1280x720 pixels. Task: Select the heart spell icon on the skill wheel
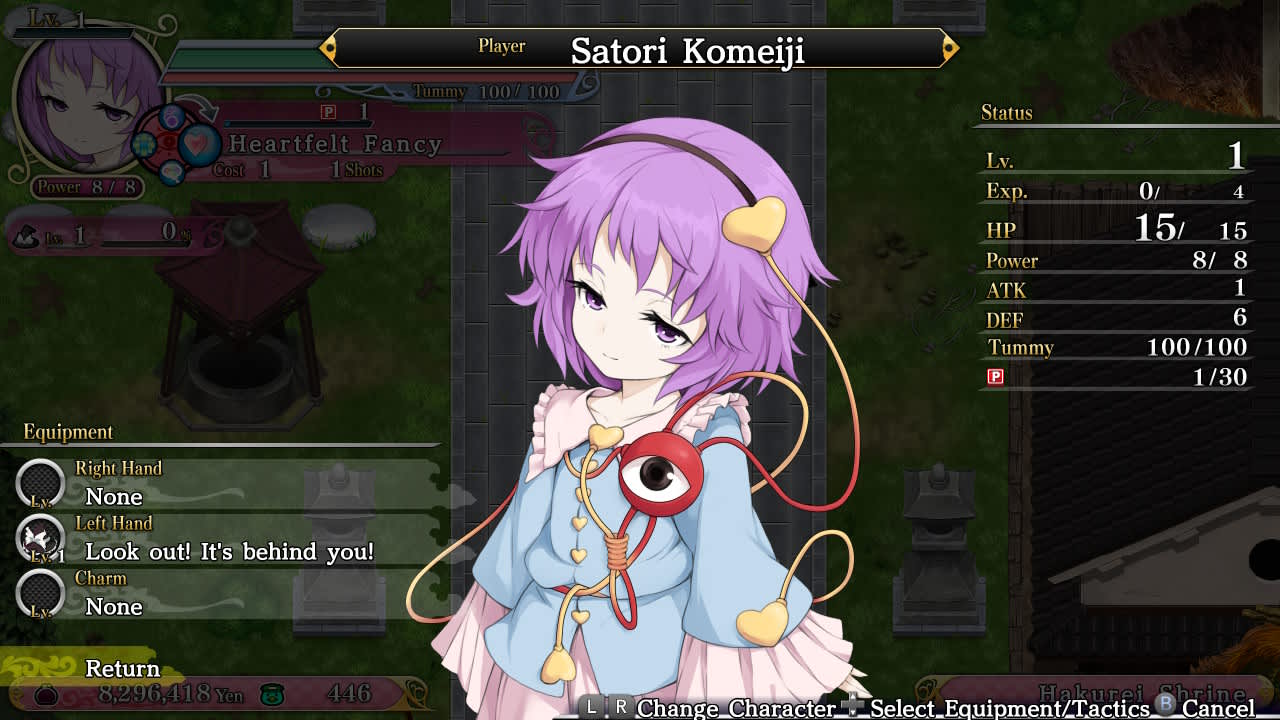click(199, 145)
